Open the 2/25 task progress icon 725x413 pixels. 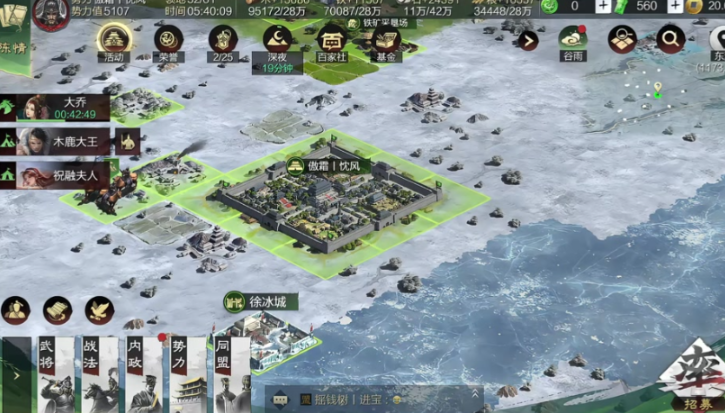click(x=223, y=41)
